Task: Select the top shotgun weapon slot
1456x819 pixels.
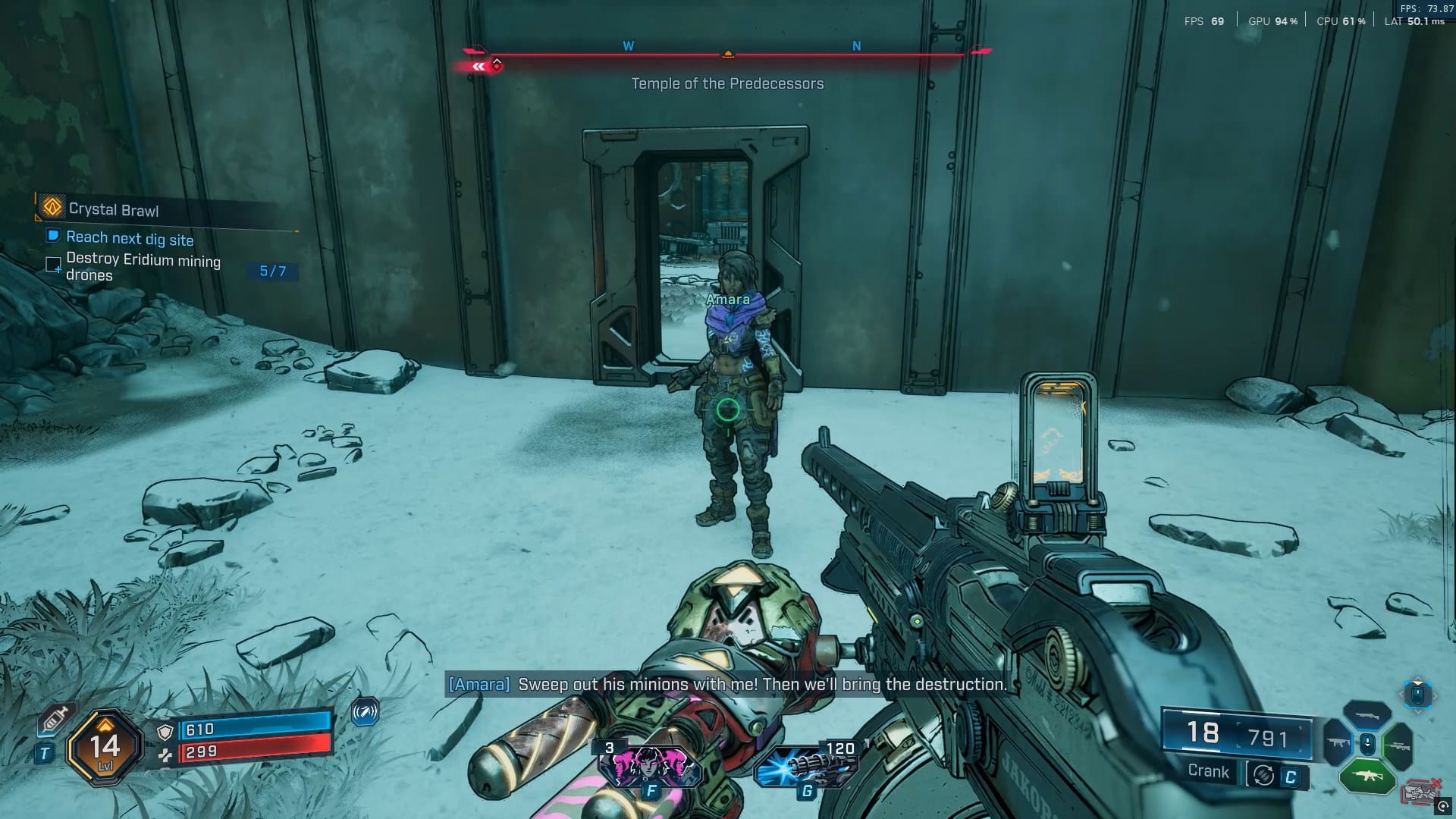Action: pos(1367,716)
